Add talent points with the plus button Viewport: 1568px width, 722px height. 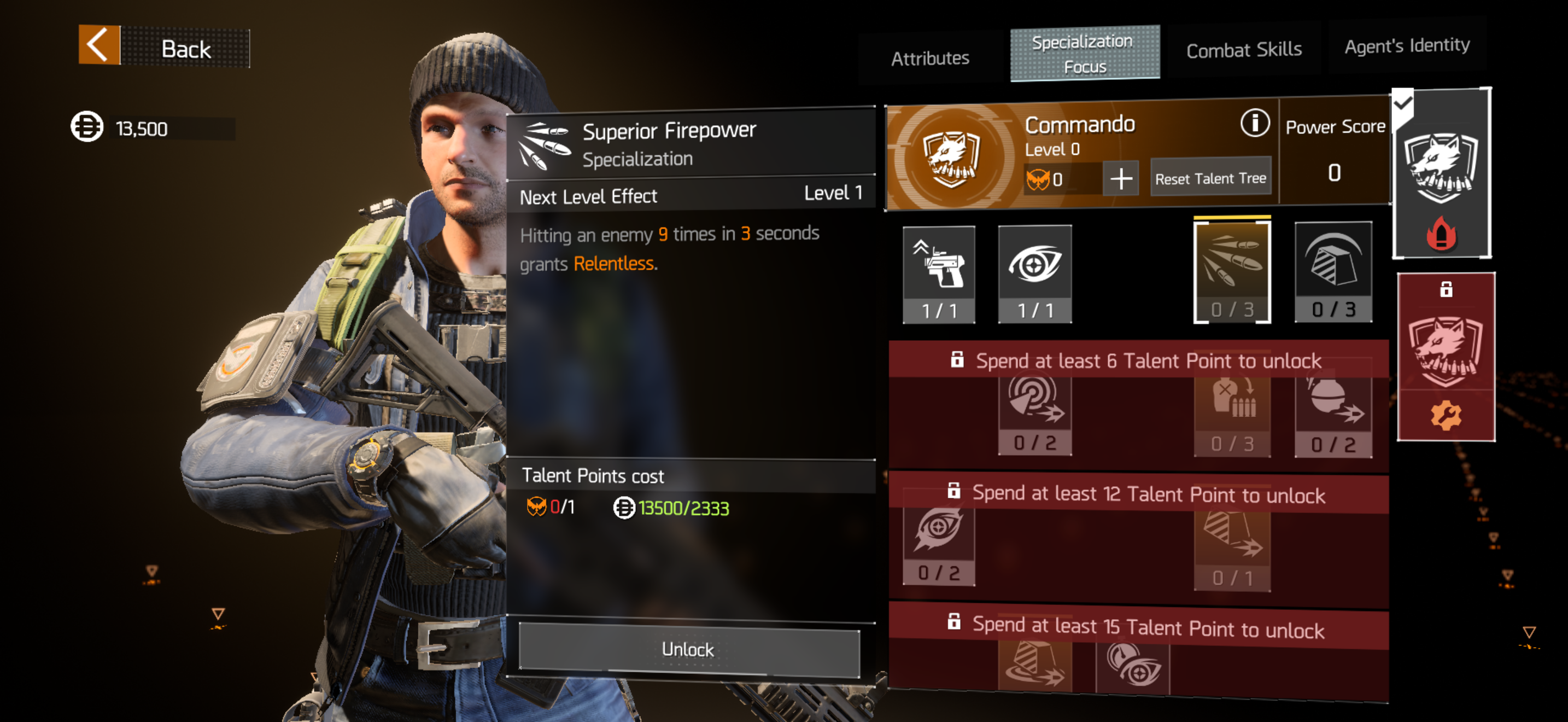tap(1121, 179)
